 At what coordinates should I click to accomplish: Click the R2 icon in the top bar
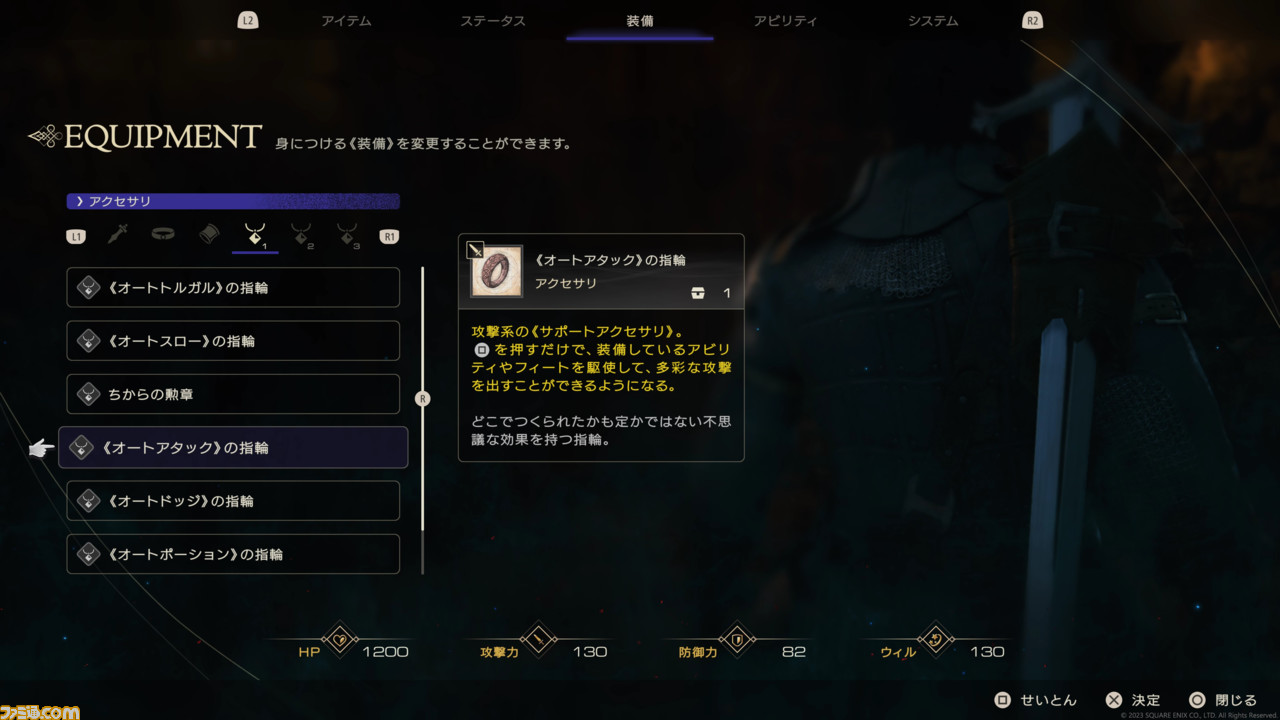tap(1032, 18)
